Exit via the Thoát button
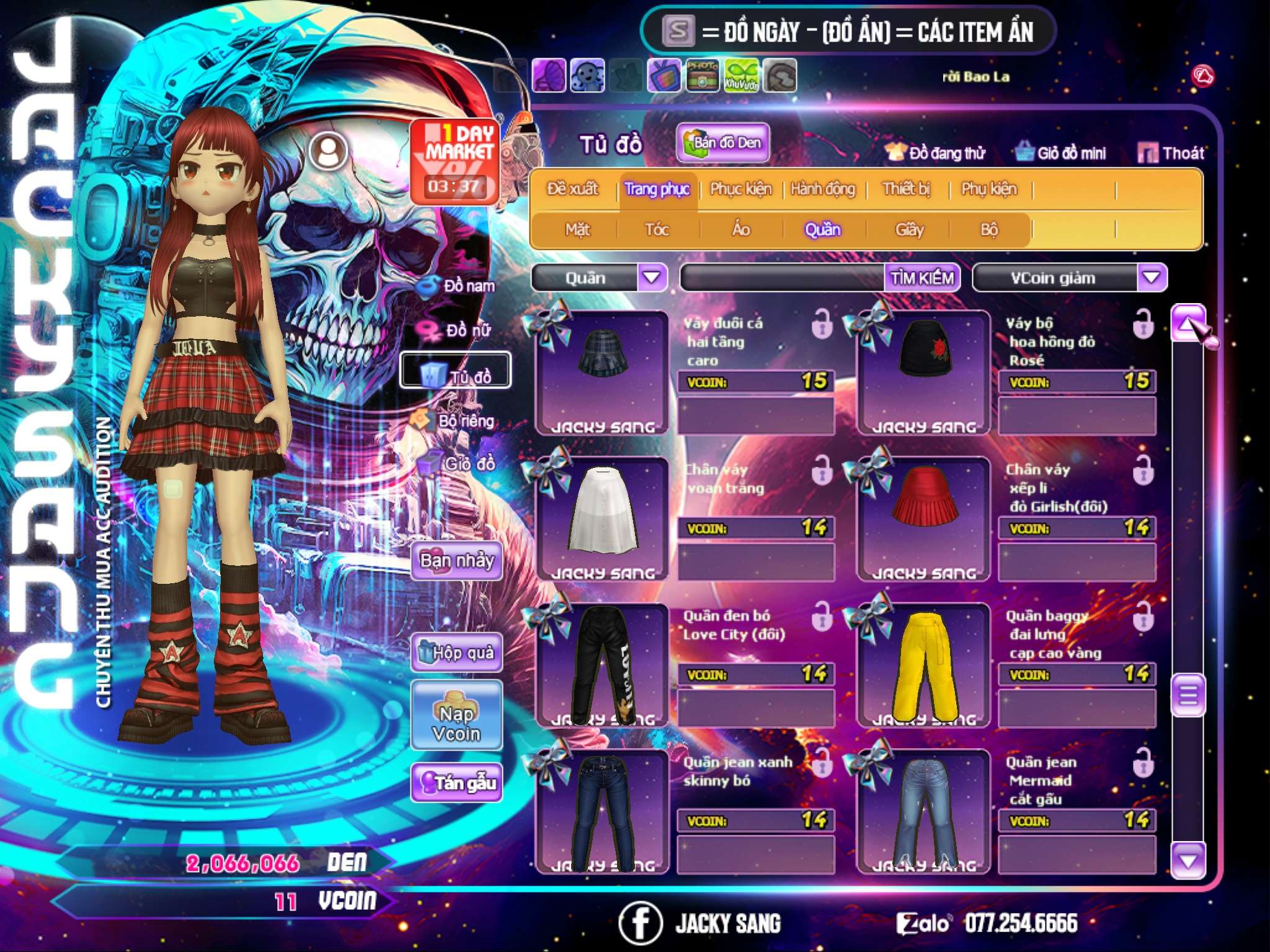 pos(1171,153)
